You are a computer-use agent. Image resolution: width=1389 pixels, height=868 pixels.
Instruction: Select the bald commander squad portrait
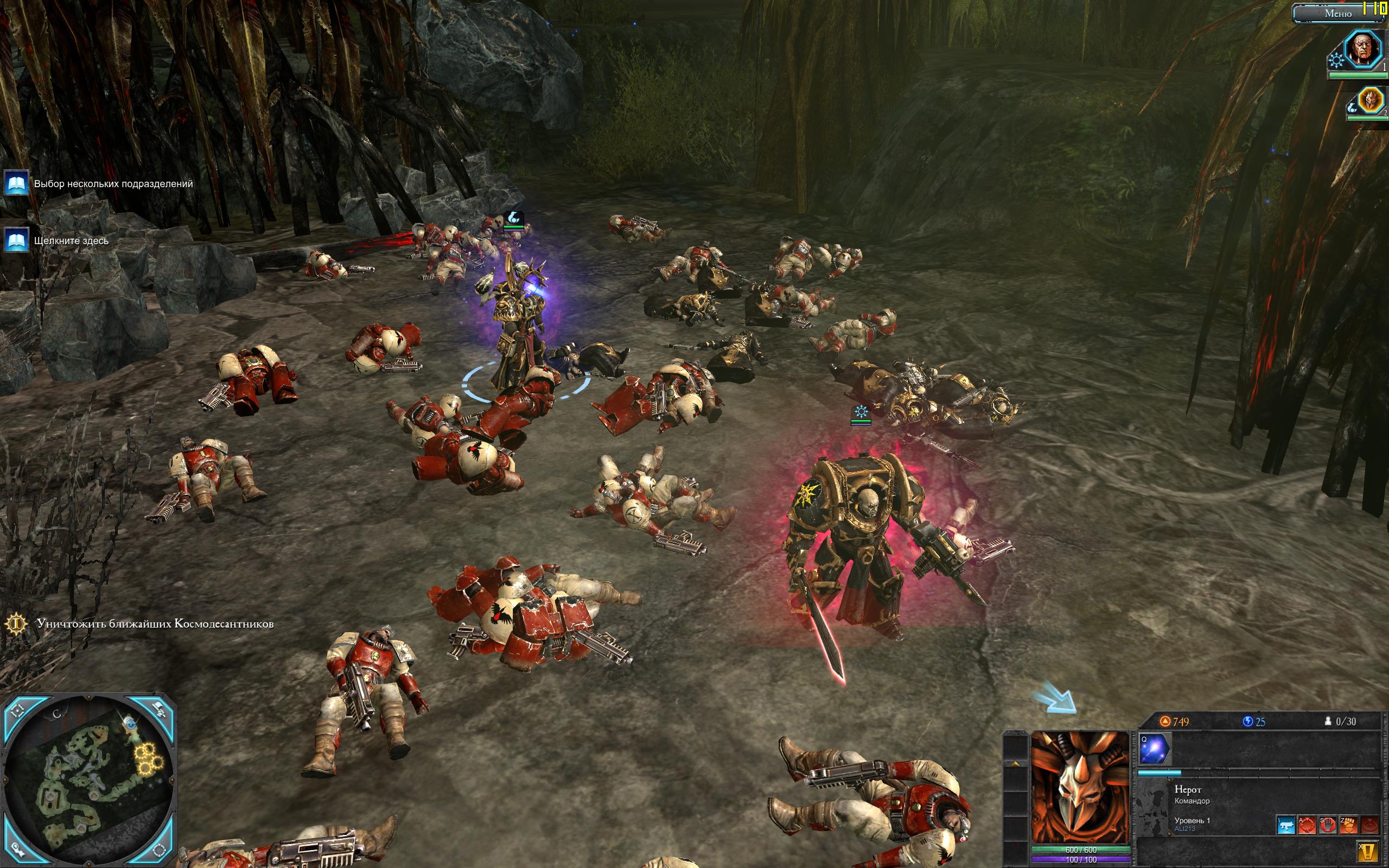[1365, 50]
